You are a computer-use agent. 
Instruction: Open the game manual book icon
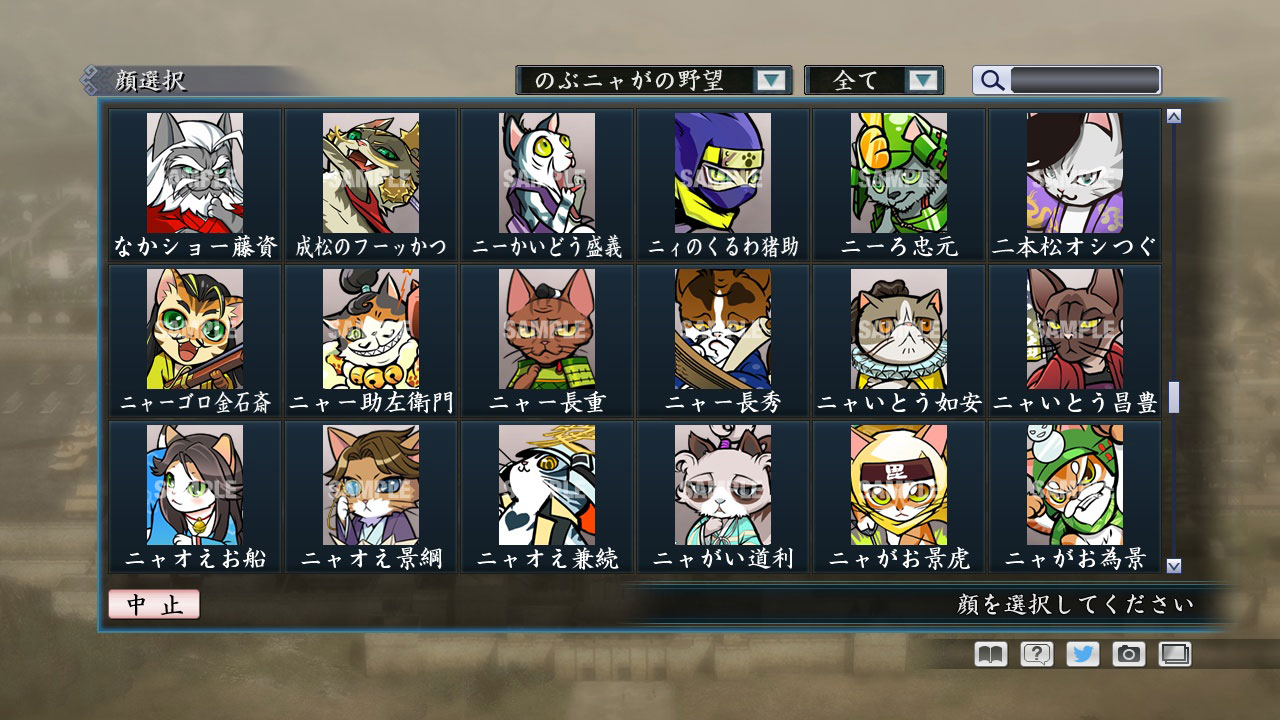988,655
